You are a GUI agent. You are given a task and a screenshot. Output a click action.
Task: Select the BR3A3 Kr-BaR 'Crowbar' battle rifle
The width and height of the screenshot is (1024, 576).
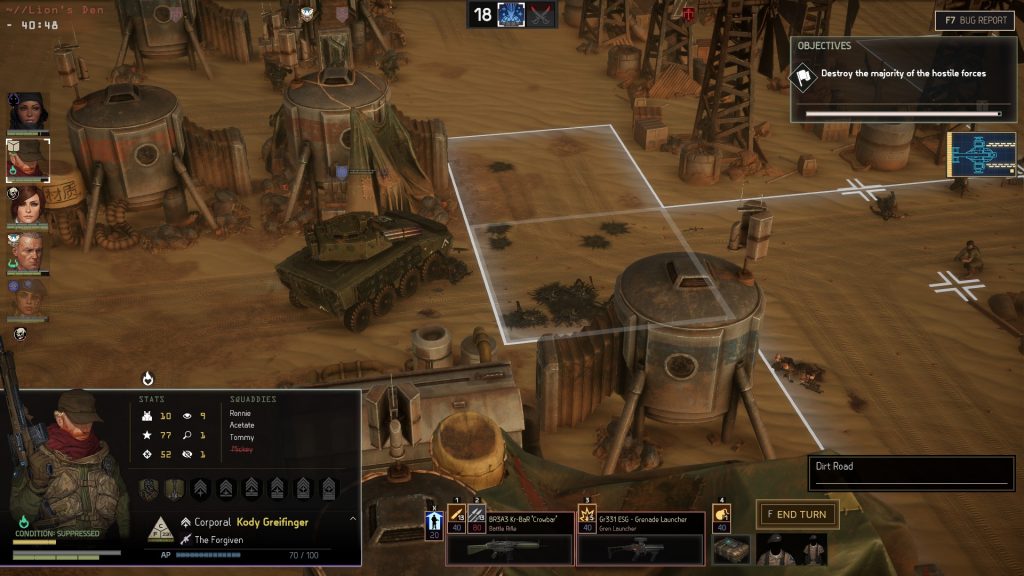click(x=510, y=547)
